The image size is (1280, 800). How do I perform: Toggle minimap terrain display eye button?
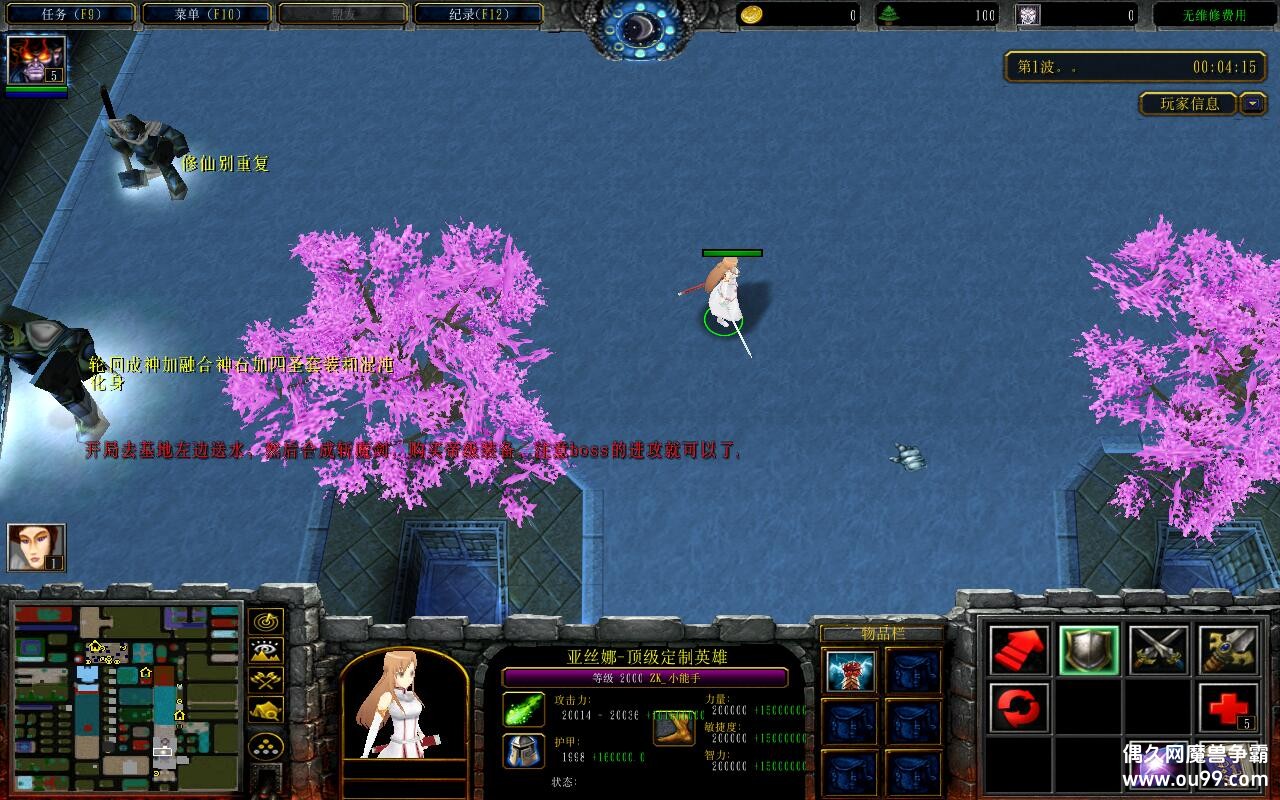tap(266, 652)
